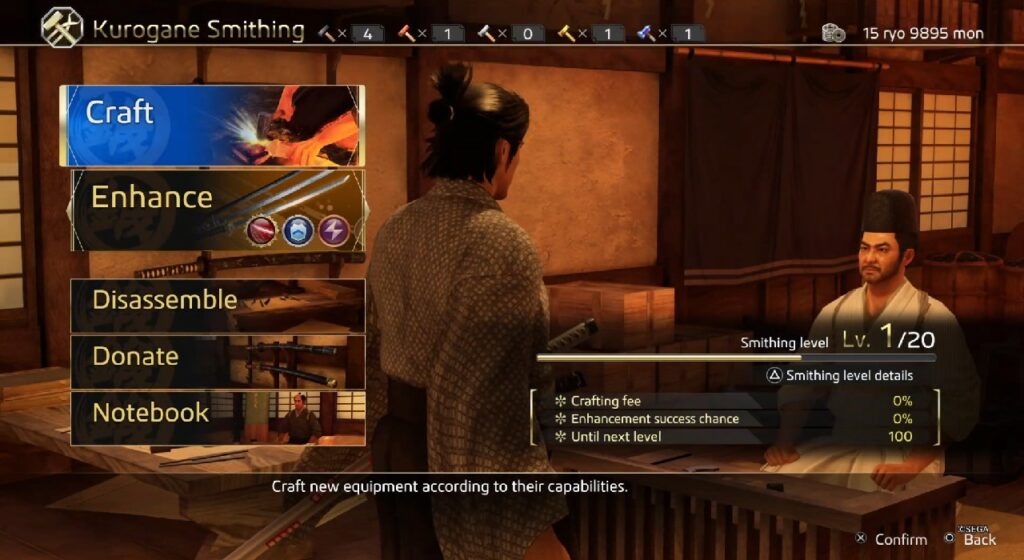1024x560 pixels.
Task: Select the Craft menu option
Action: coord(212,126)
